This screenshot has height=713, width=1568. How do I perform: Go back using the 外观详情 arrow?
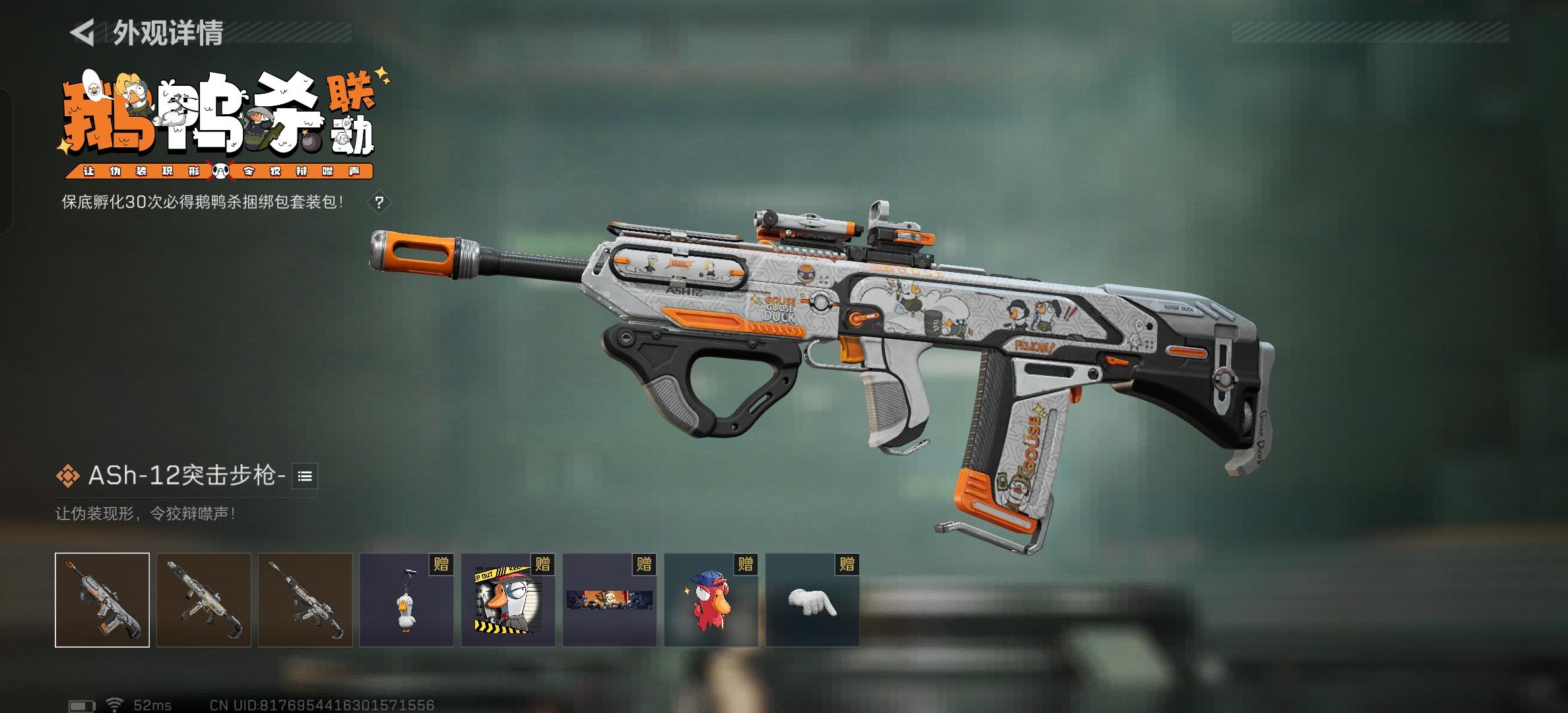(82, 32)
